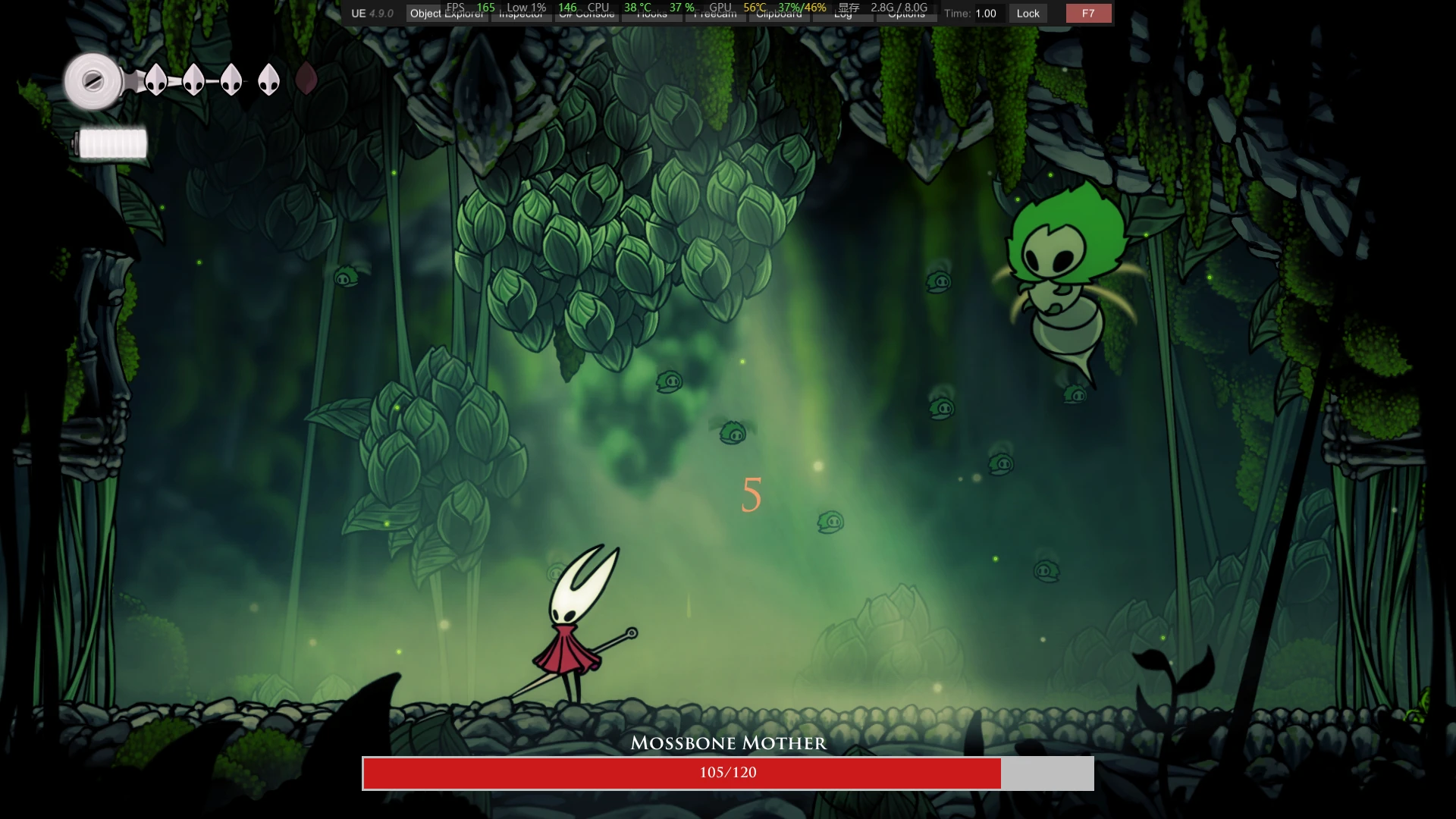This screenshot has width=1456, height=819.
Task: Click the Mossbone Mother health bar
Action: [728, 773]
